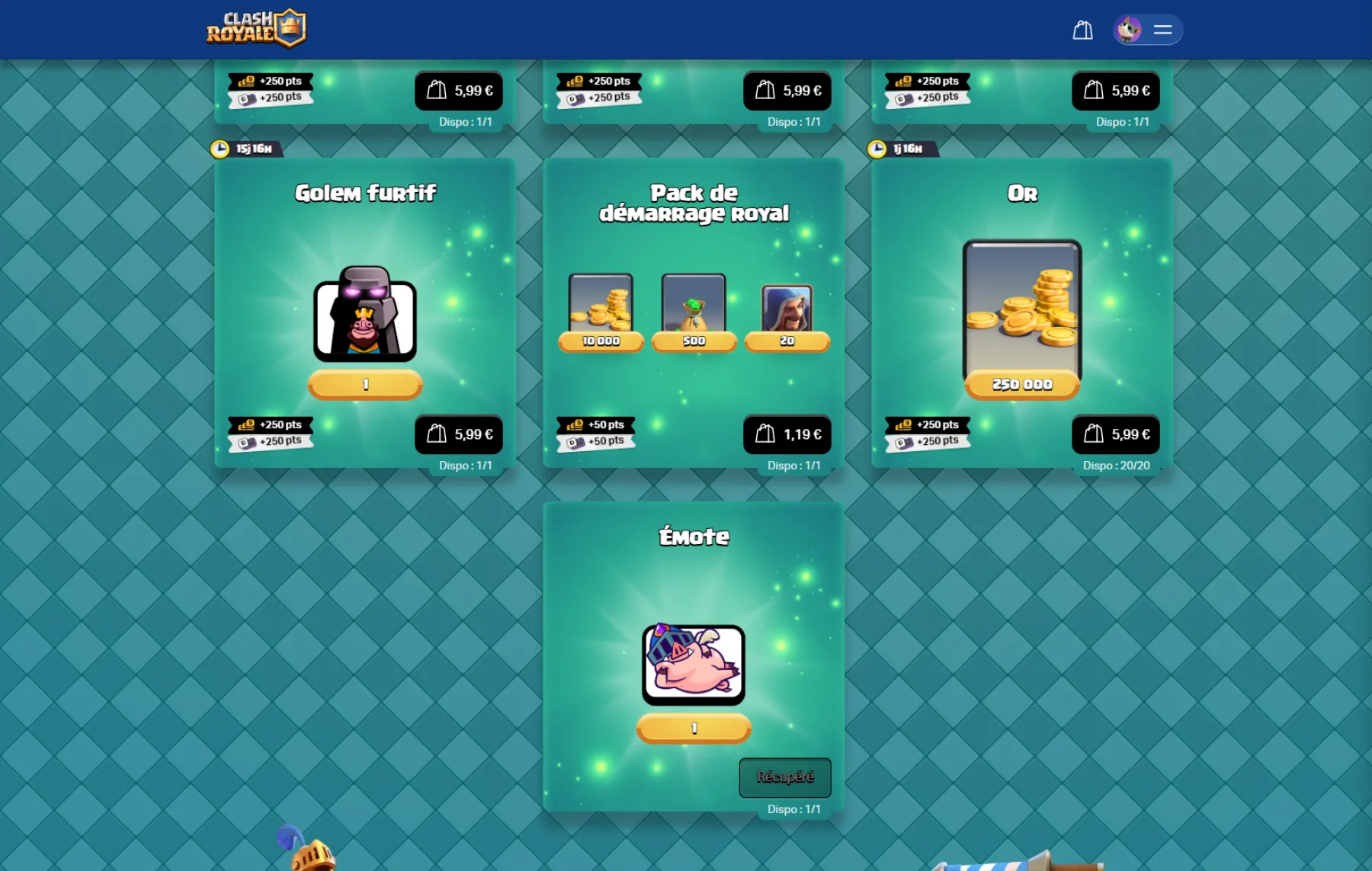Buy the Or pack for 5,99 €

(1115, 434)
